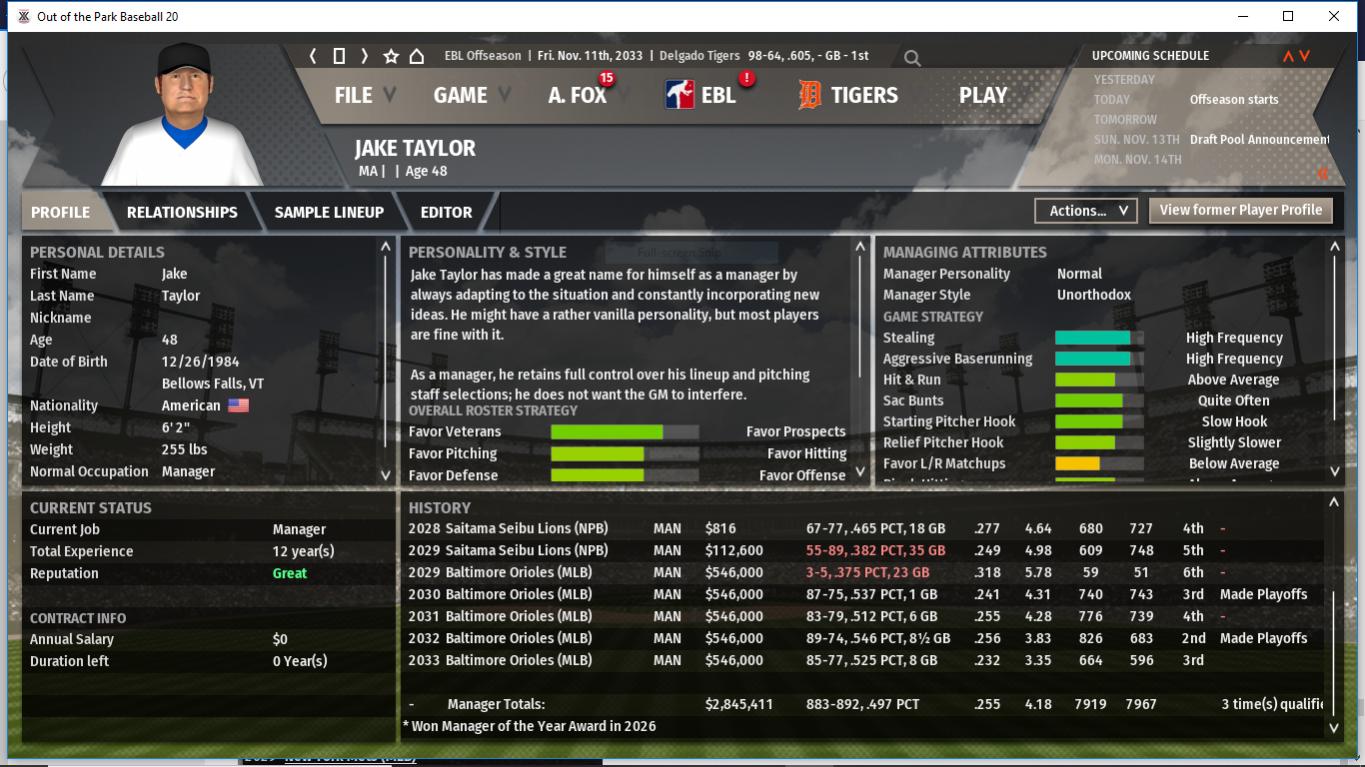Close the game window
The image size is (1365, 767).
pyautogui.click(x=1334, y=16)
